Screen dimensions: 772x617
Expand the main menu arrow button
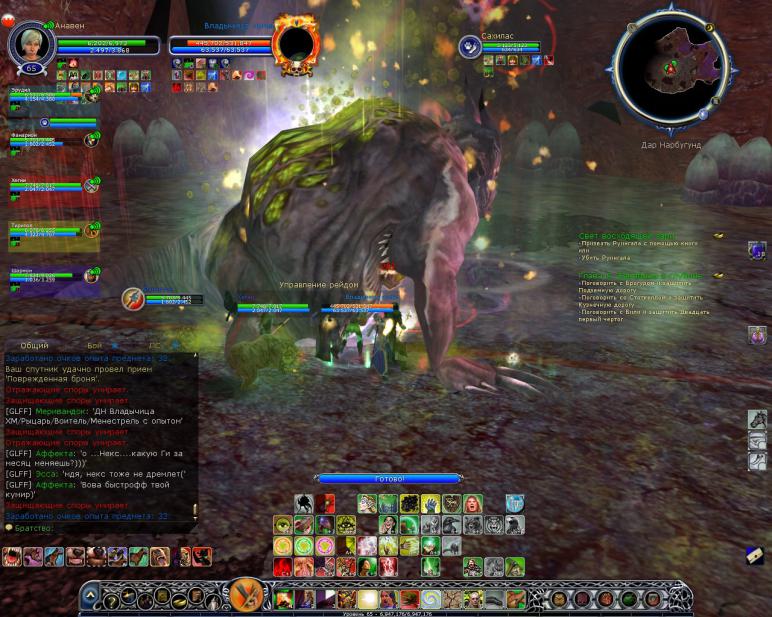click(90, 596)
